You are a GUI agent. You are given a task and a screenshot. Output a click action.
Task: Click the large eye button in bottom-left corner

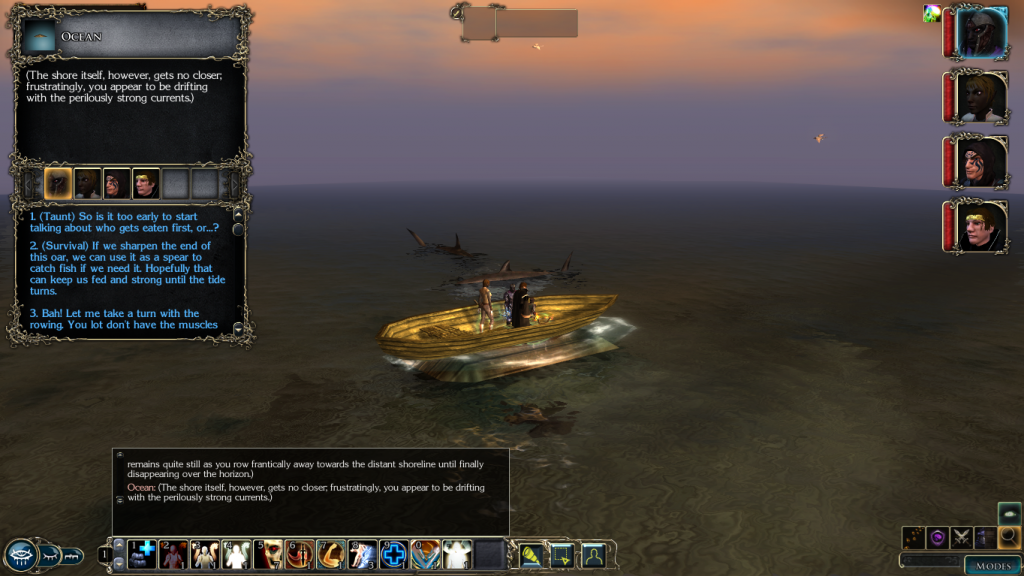[x=21, y=555]
